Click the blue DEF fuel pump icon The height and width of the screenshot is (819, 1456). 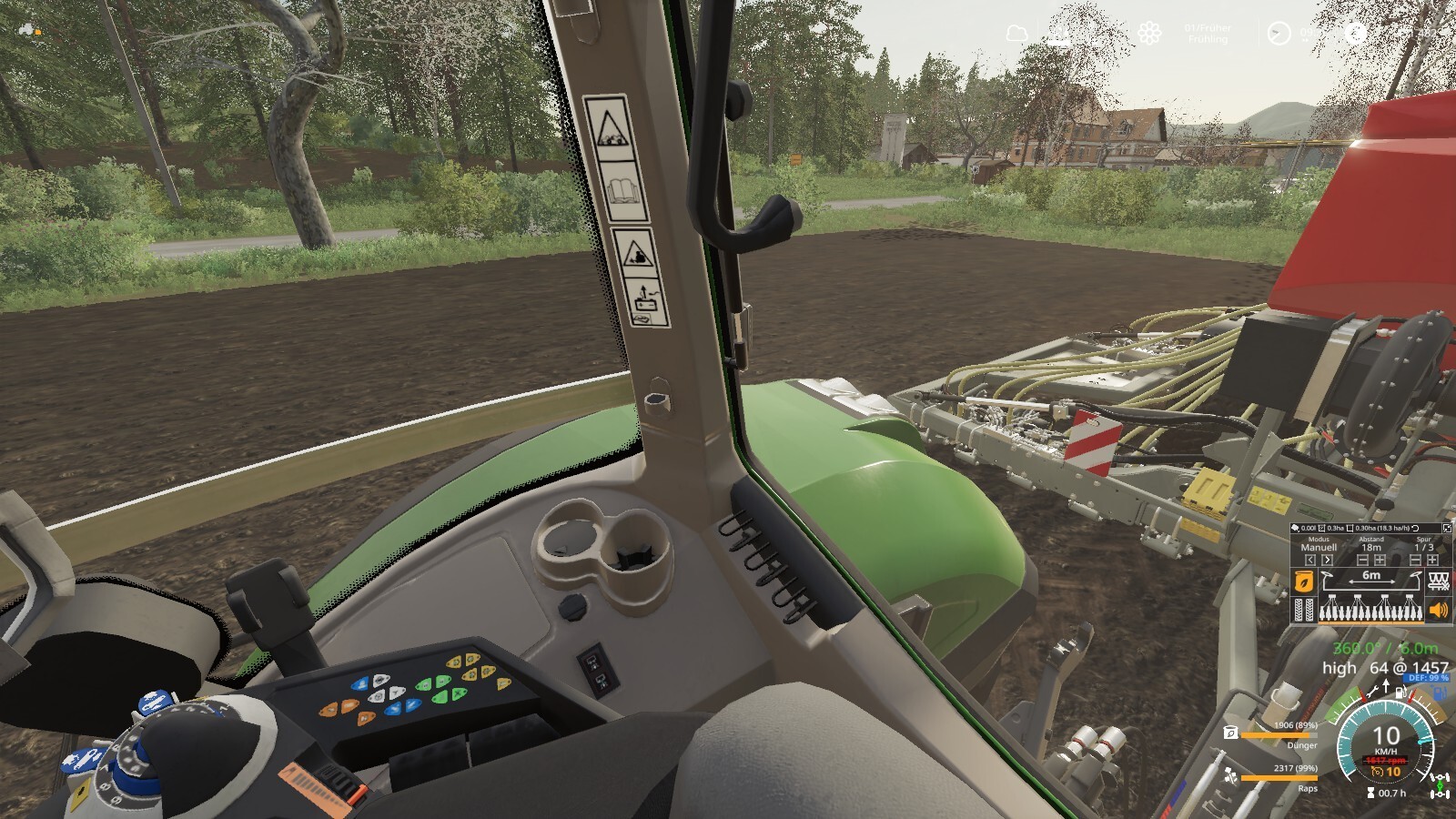[x=1439, y=693]
